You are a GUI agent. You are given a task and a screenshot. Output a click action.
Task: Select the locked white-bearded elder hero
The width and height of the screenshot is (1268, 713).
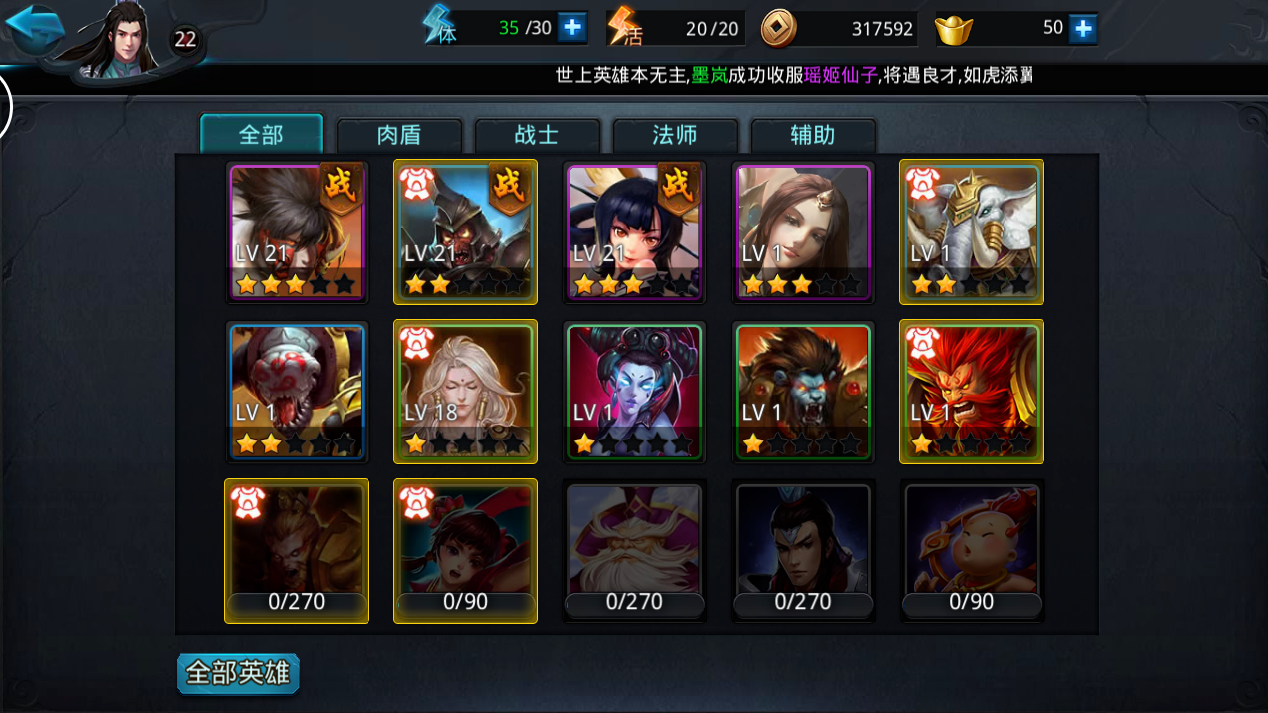coord(634,550)
